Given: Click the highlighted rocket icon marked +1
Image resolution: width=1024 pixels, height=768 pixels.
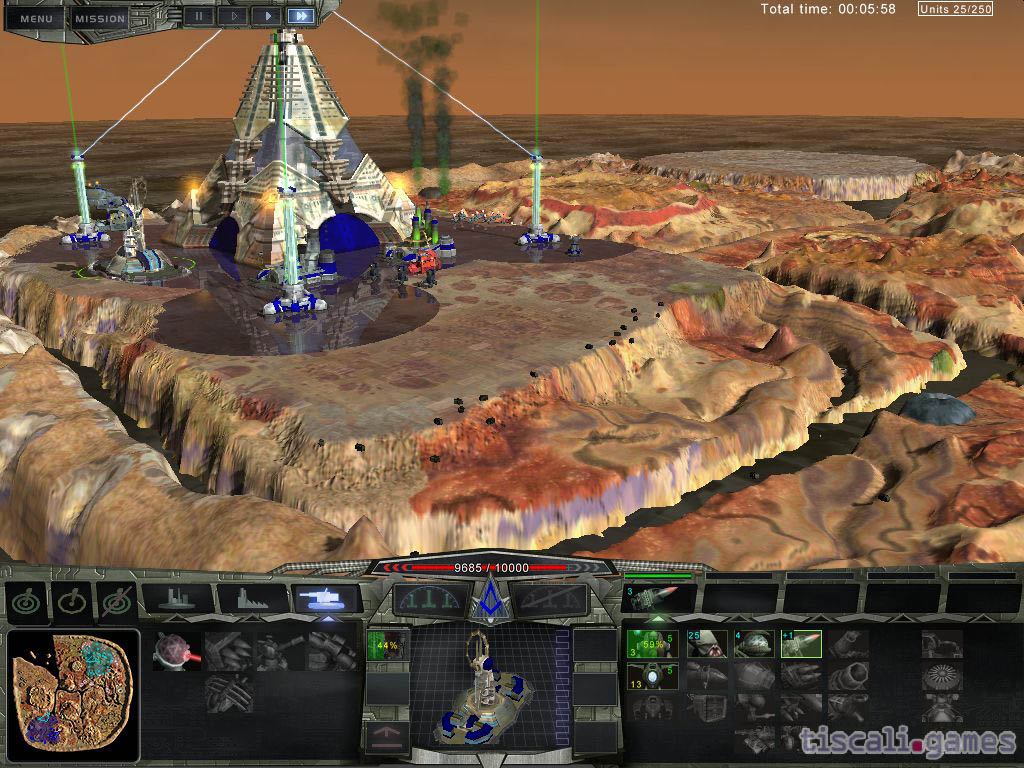Looking at the screenshot, I should coord(801,644).
